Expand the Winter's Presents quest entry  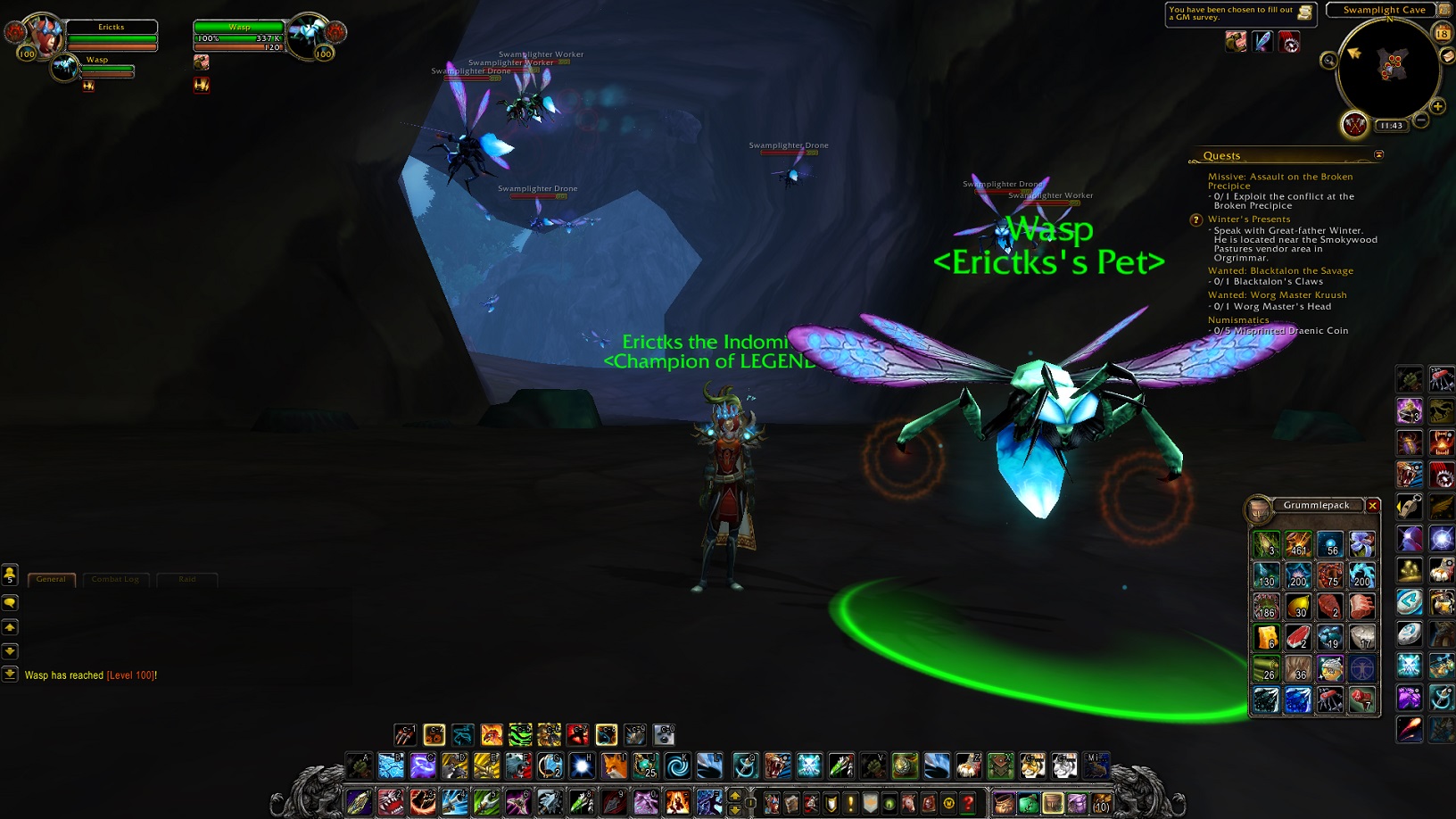[x=1249, y=219]
